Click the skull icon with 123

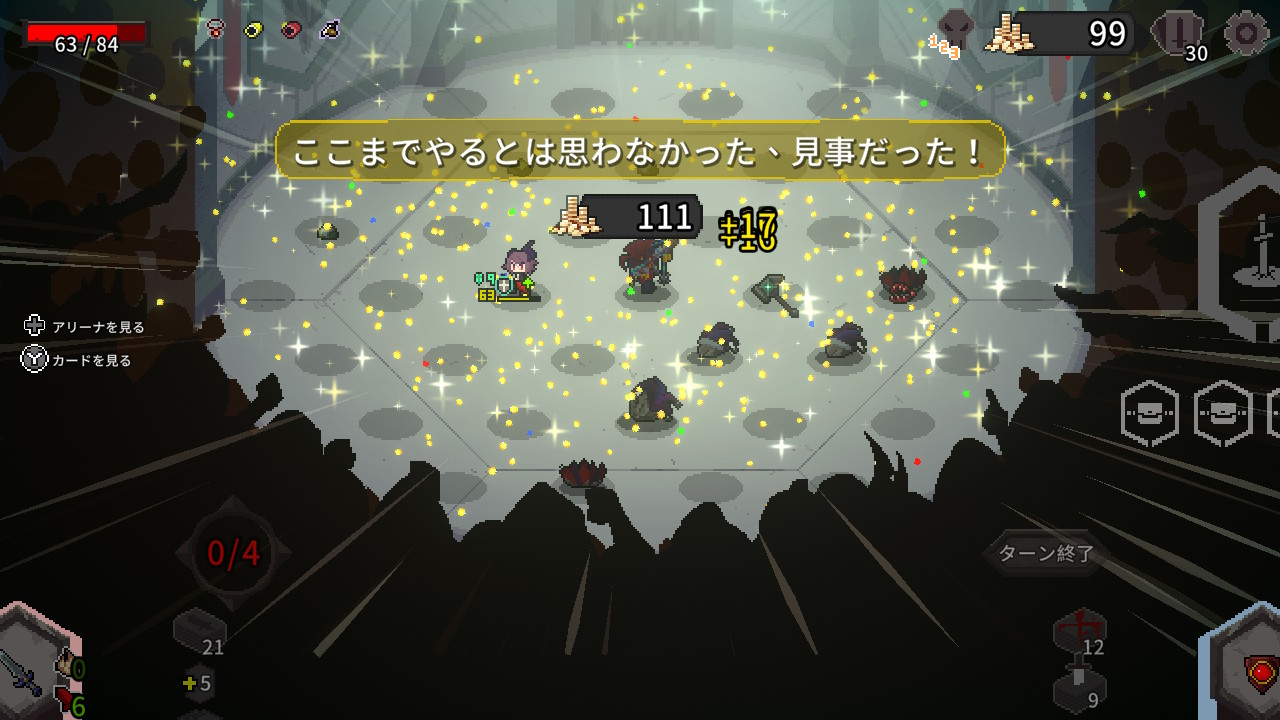pos(954,32)
